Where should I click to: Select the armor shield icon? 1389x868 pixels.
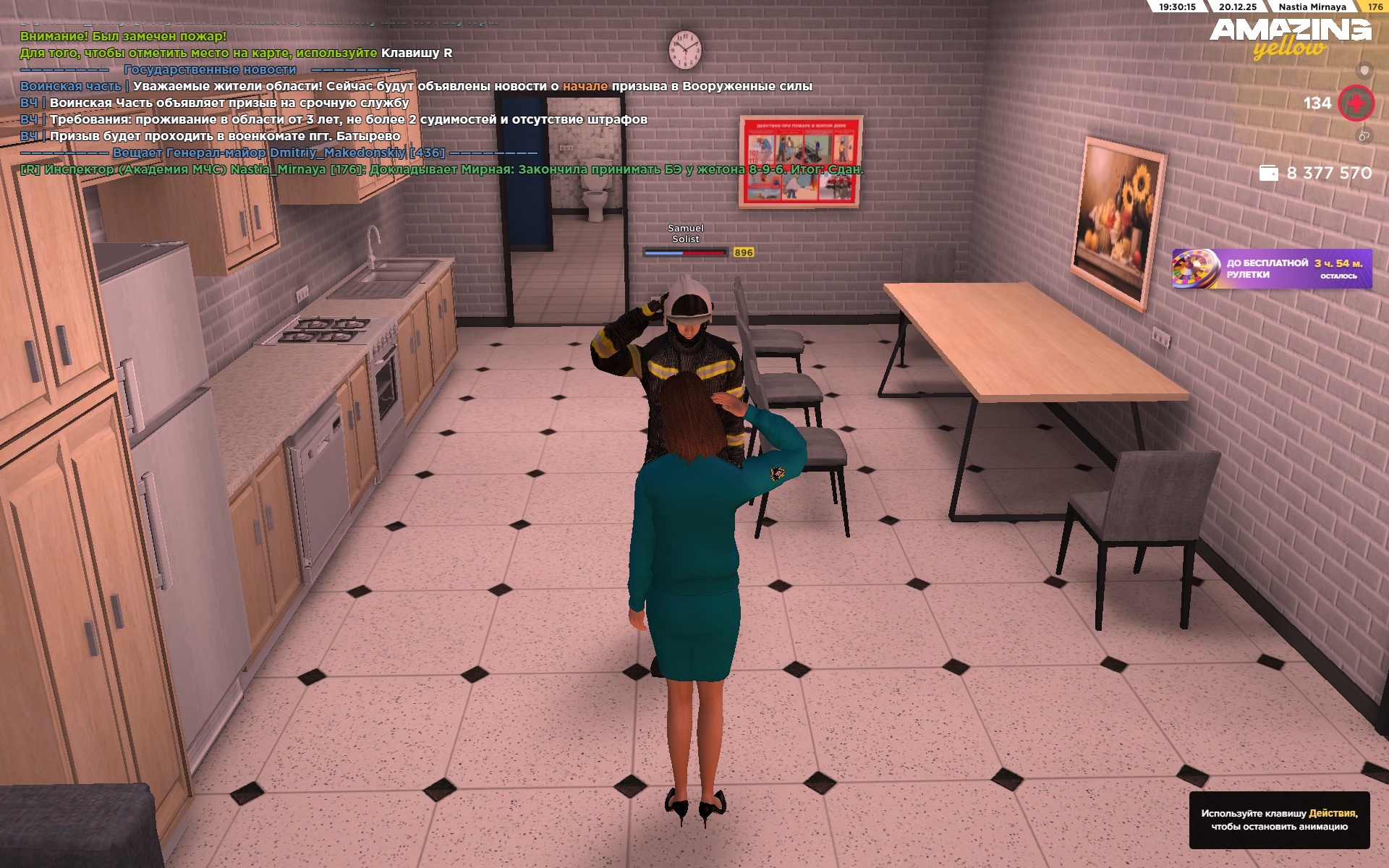[1364, 70]
